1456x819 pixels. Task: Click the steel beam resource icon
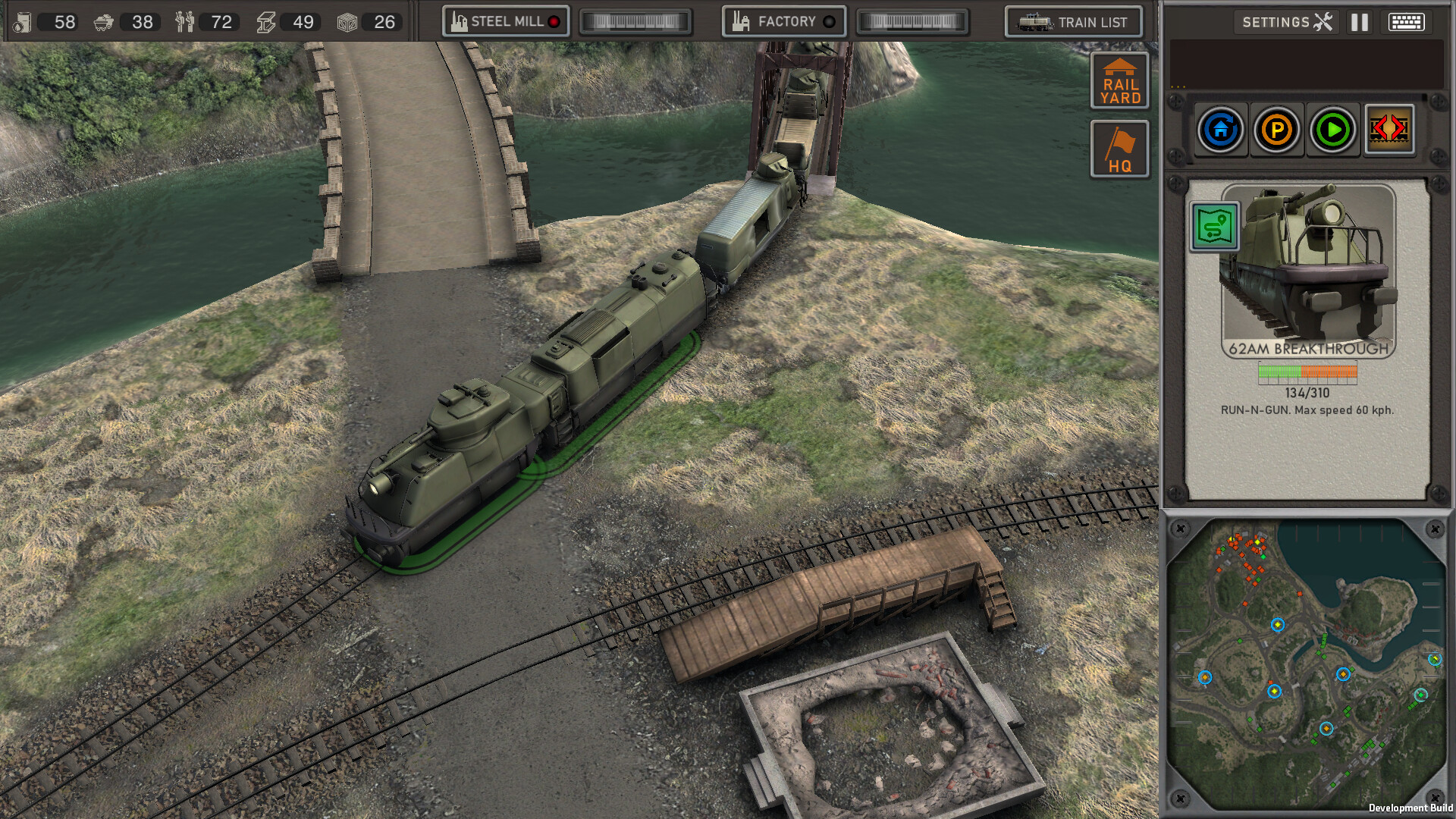(x=266, y=22)
